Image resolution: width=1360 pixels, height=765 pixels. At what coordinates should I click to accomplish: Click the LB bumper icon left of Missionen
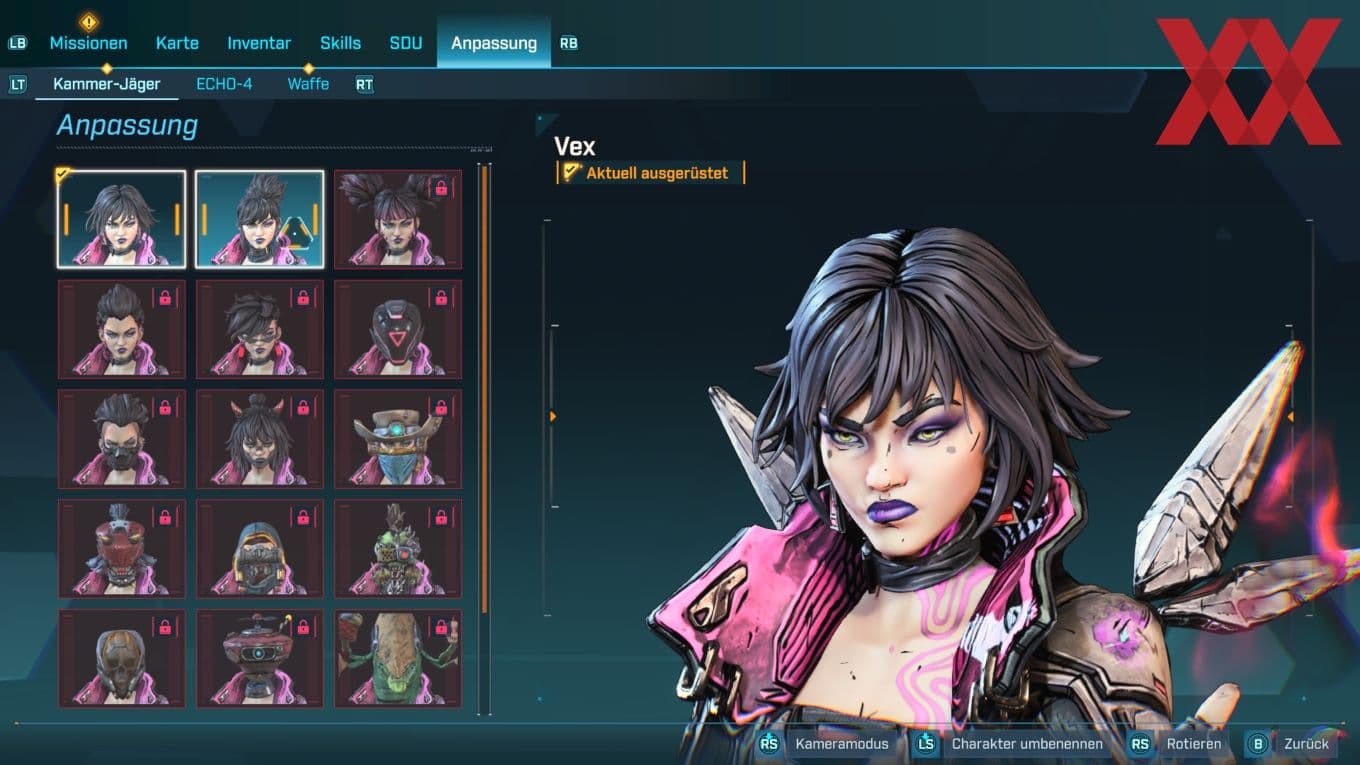17,43
